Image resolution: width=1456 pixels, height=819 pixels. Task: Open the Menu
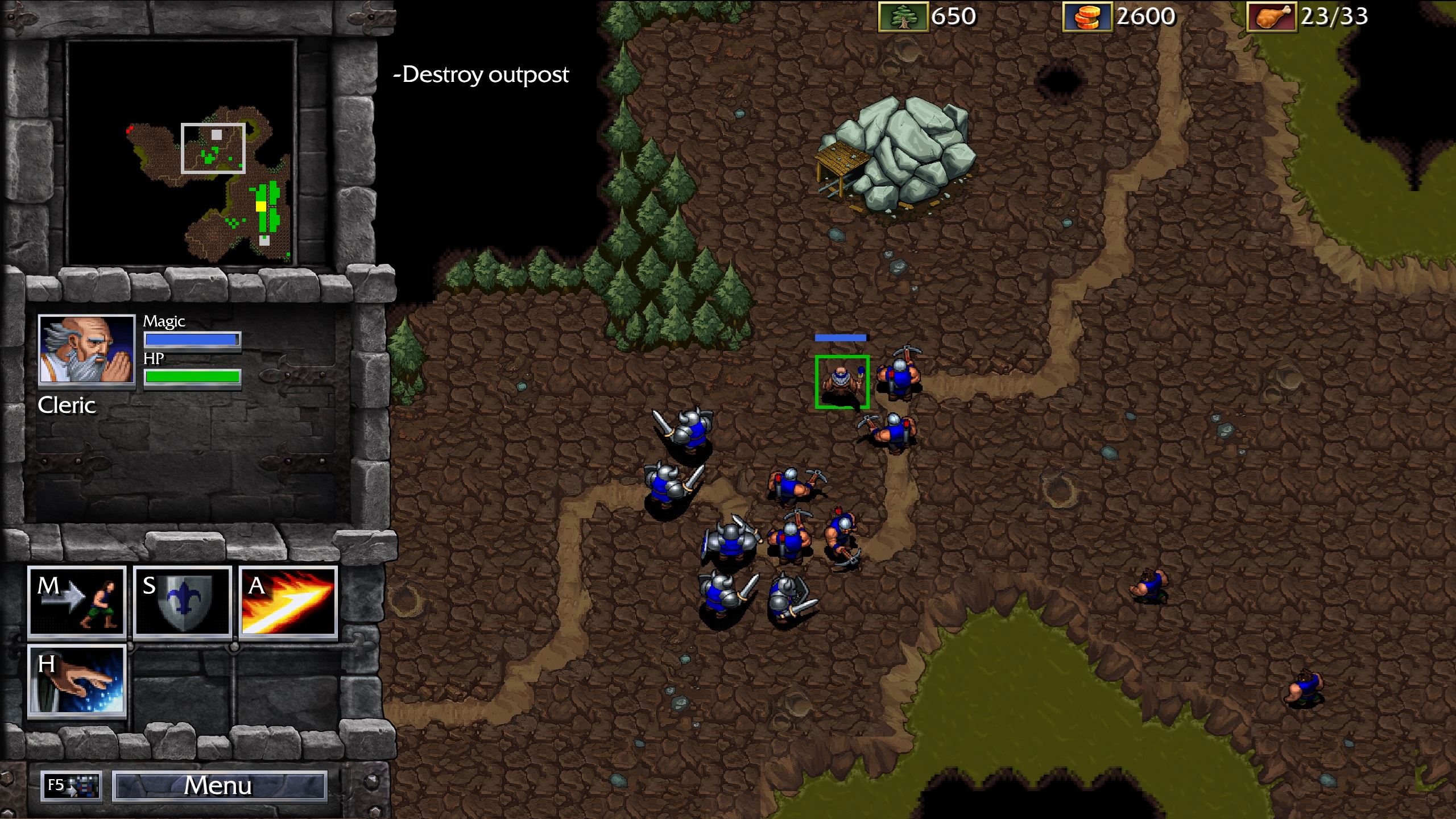(x=219, y=787)
